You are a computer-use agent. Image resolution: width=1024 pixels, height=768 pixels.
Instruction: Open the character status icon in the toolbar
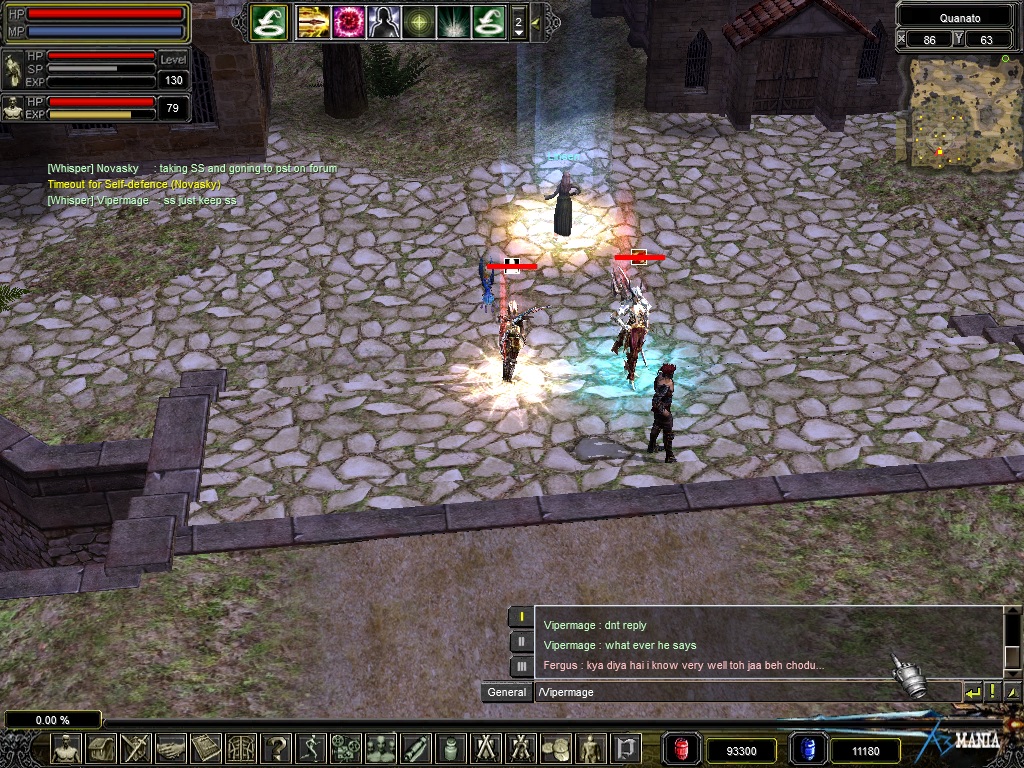point(66,747)
